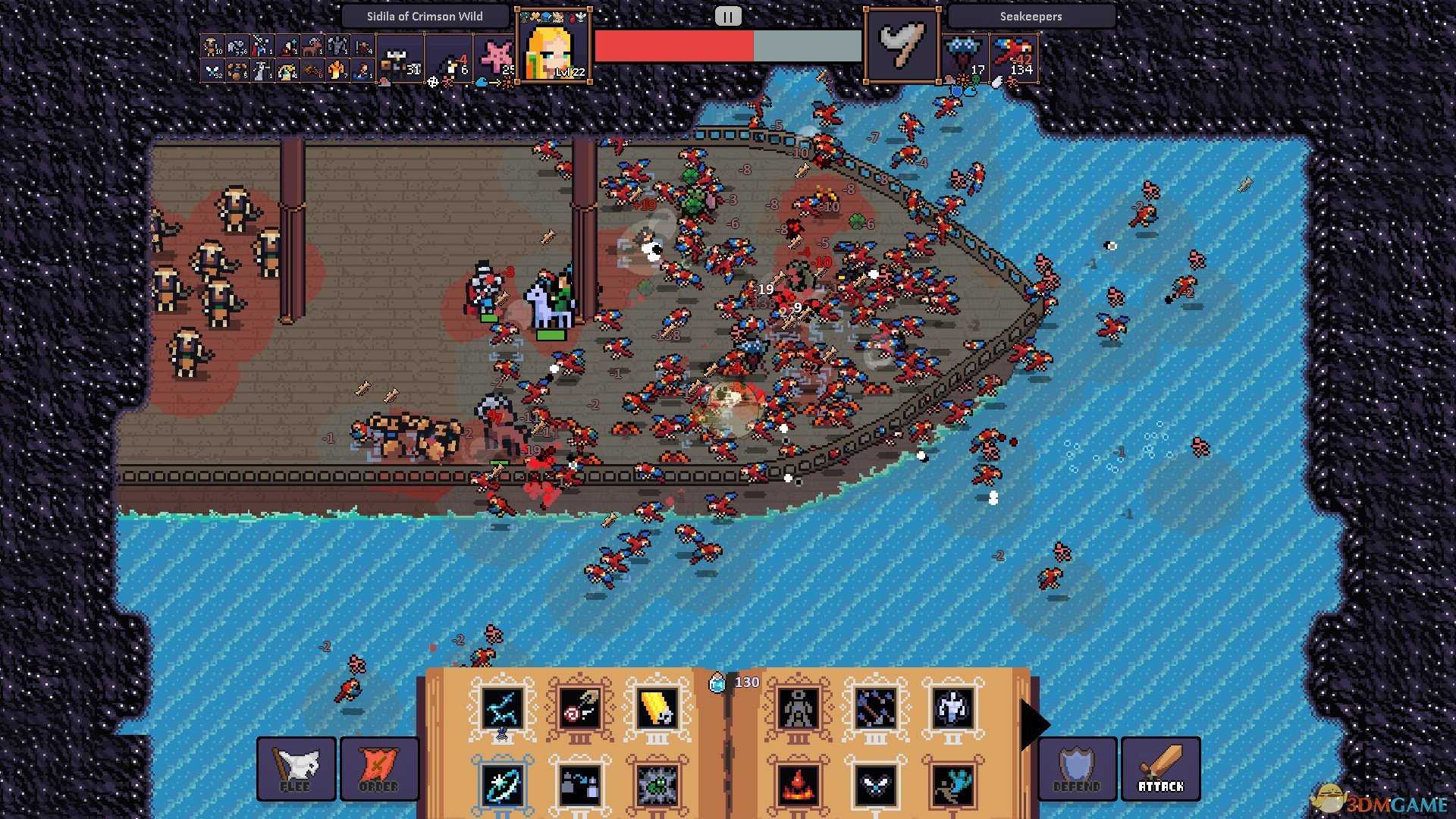Activate the crossed arrows volley spell
The height and width of the screenshot is (819, 1456).
tap(875, 708)
